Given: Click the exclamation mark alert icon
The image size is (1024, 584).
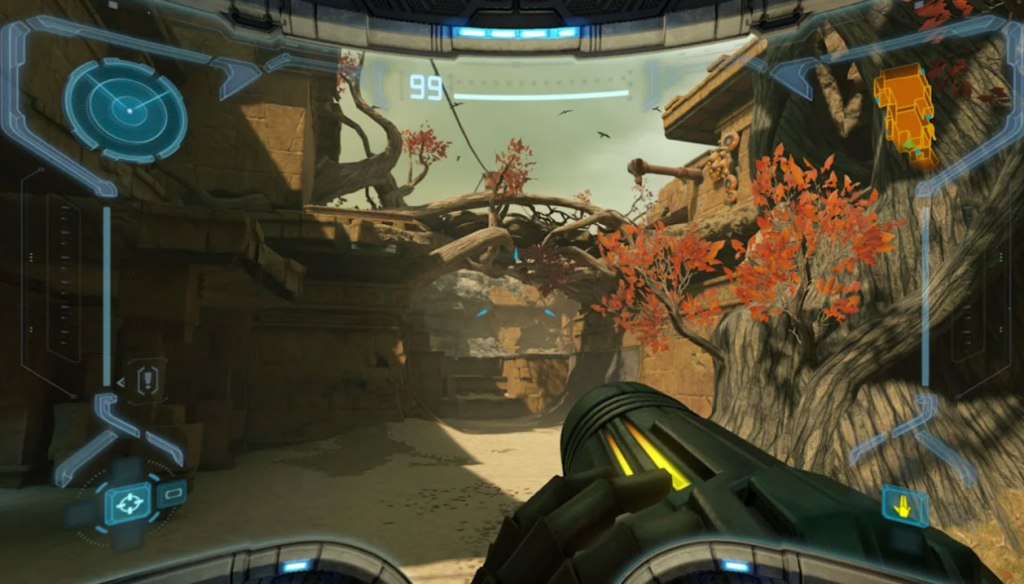Looking at the screenshot, I should [149, 380].
